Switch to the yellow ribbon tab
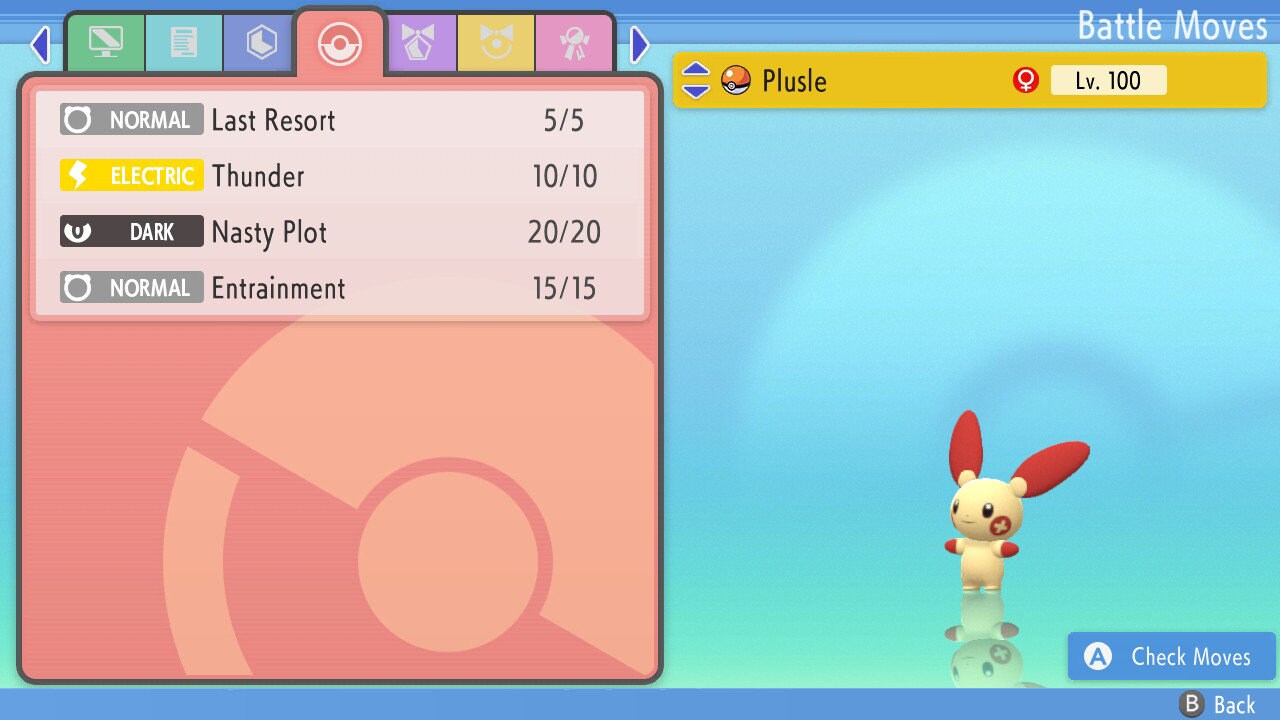The width and height of the screenshot is (1280, 720). coord(496,43)
